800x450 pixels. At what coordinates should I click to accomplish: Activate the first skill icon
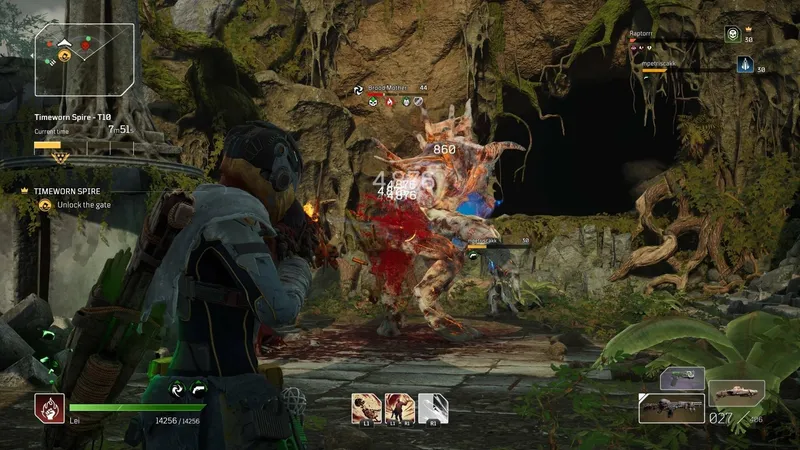[x=366, y=407]
